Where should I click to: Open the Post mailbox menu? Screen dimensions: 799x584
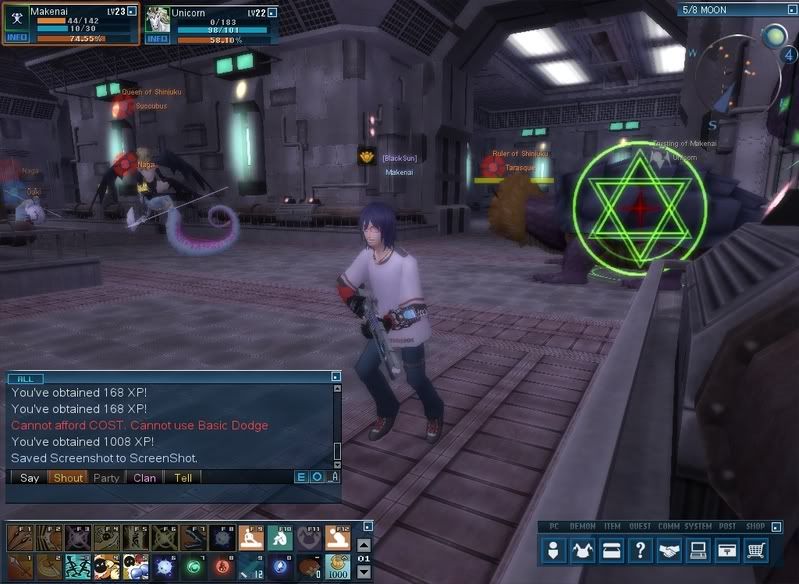click(x=728, y=550)
